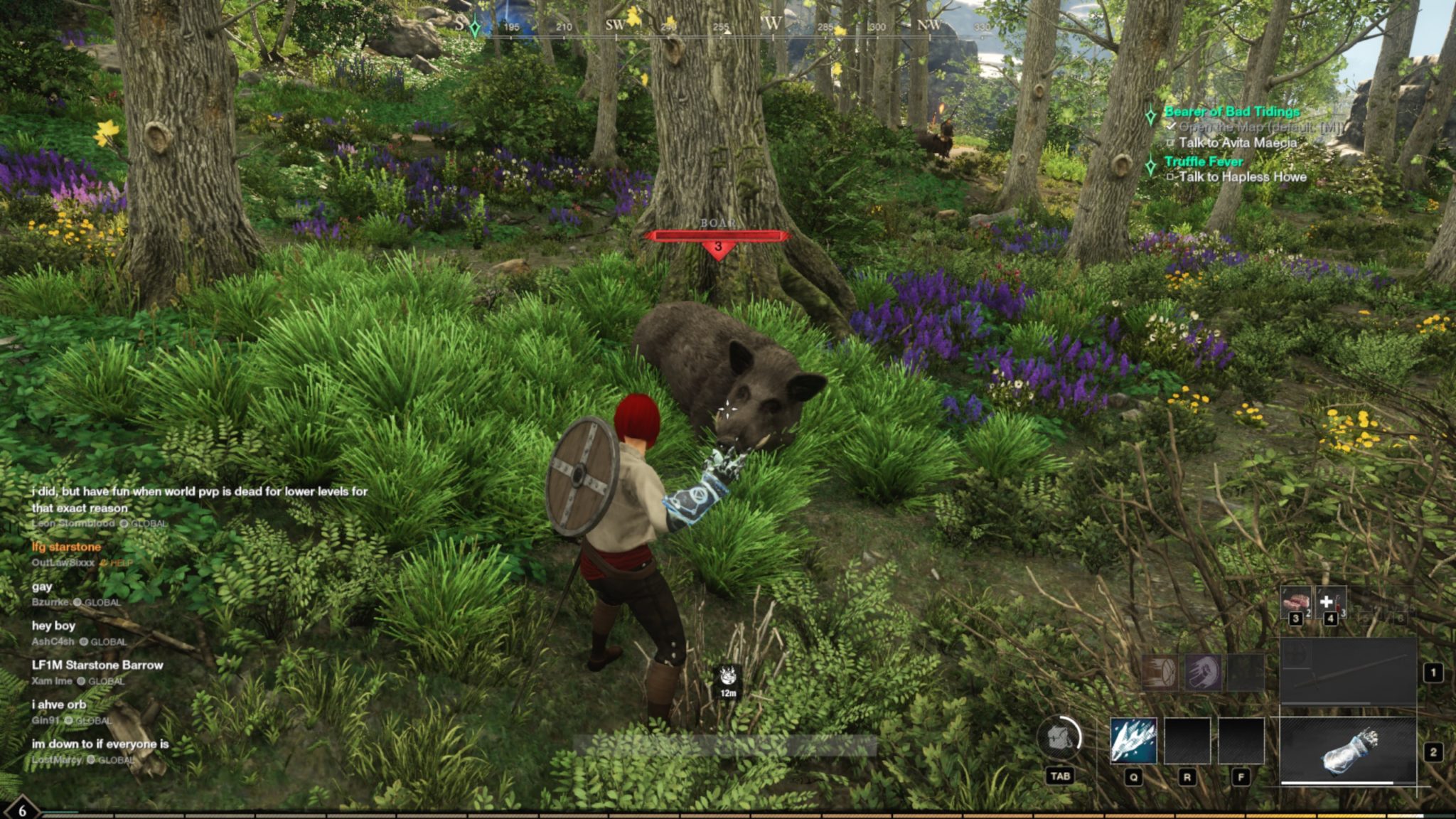Select the ice gauntlet weapon slot
Image resolution: width=1456 pixels, height=819 pixels.
(x=1348, y=750)
